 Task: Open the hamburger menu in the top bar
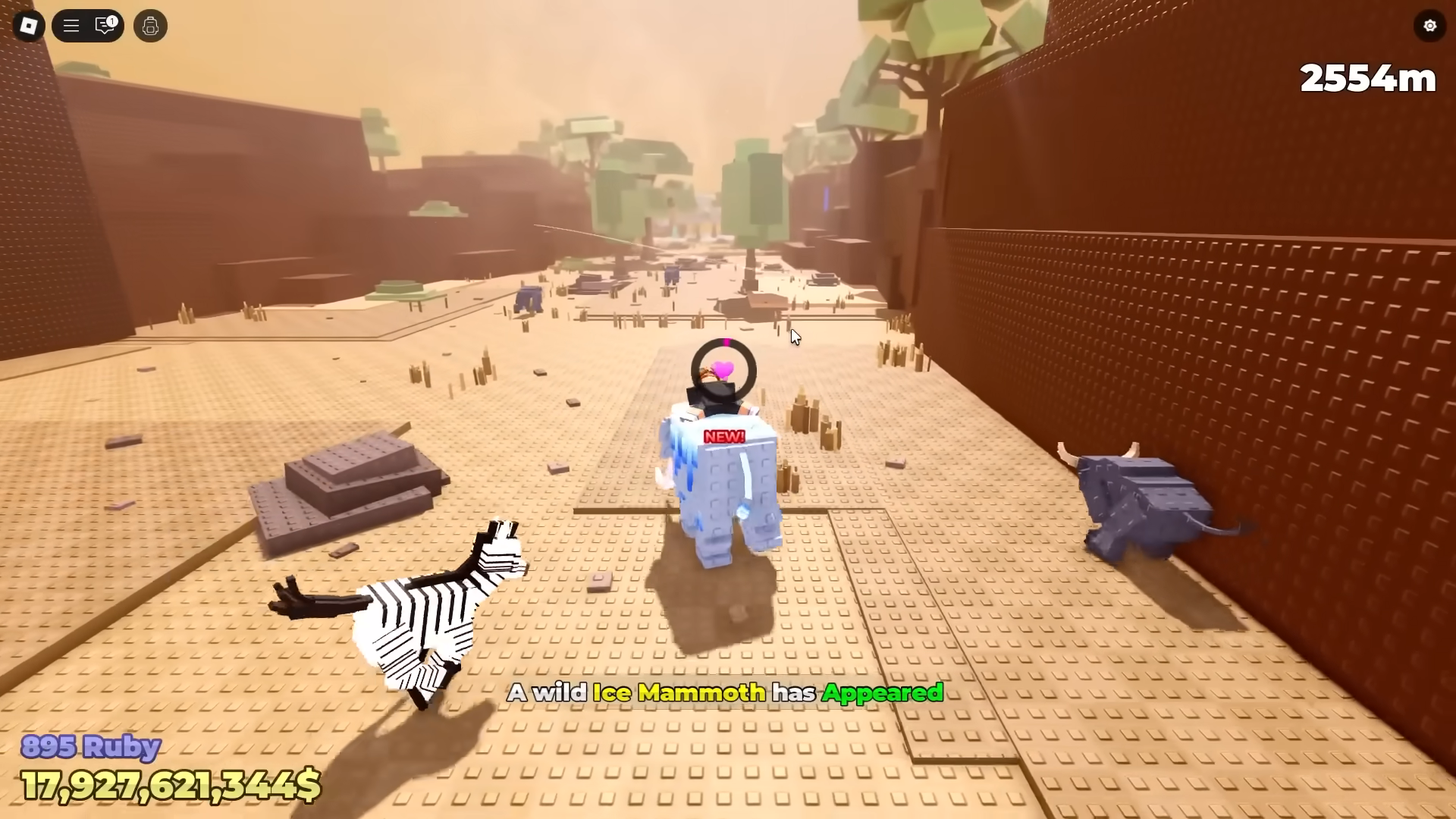71,26
